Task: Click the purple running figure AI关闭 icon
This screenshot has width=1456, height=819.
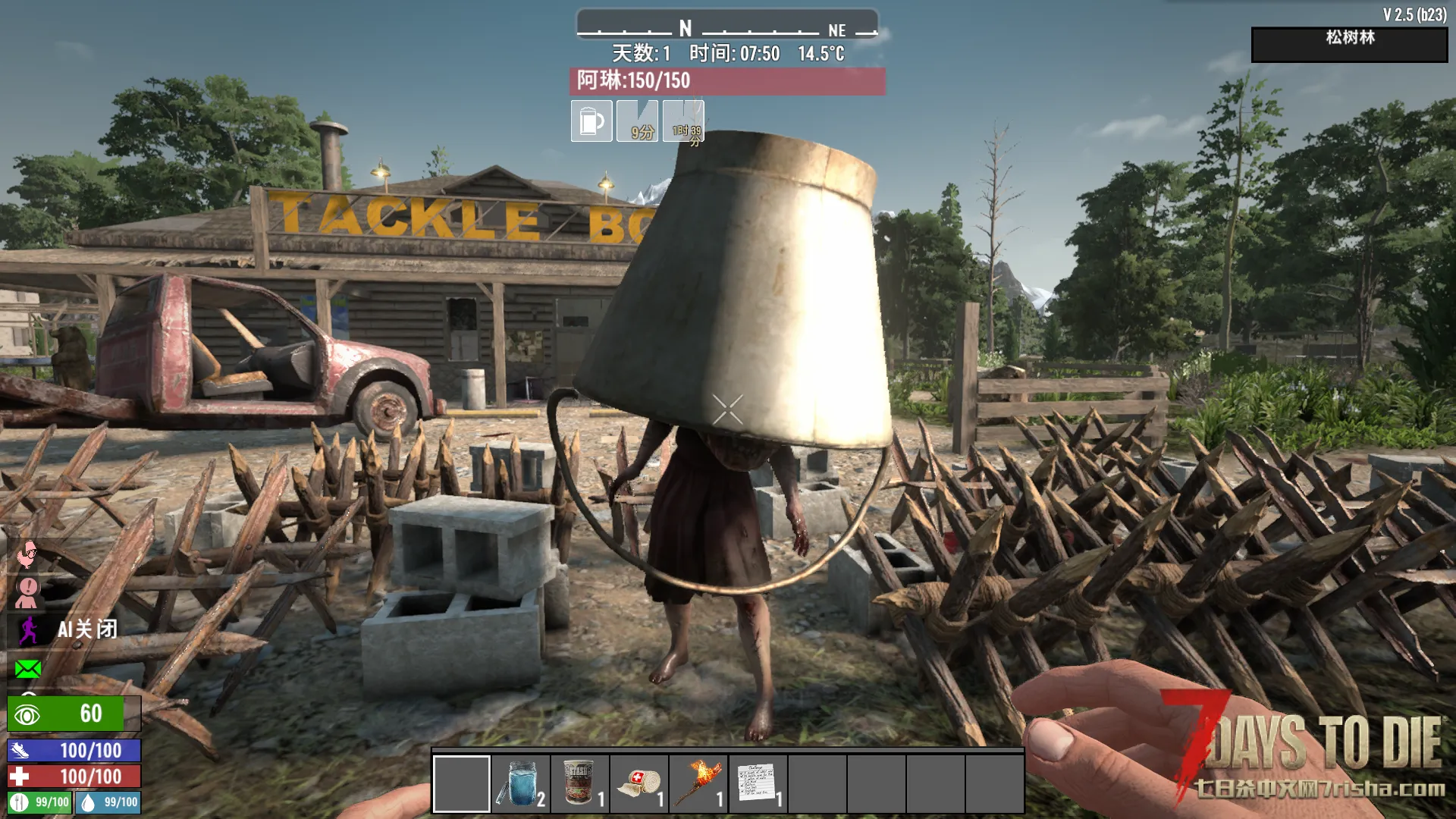Action: click(29, 629)
